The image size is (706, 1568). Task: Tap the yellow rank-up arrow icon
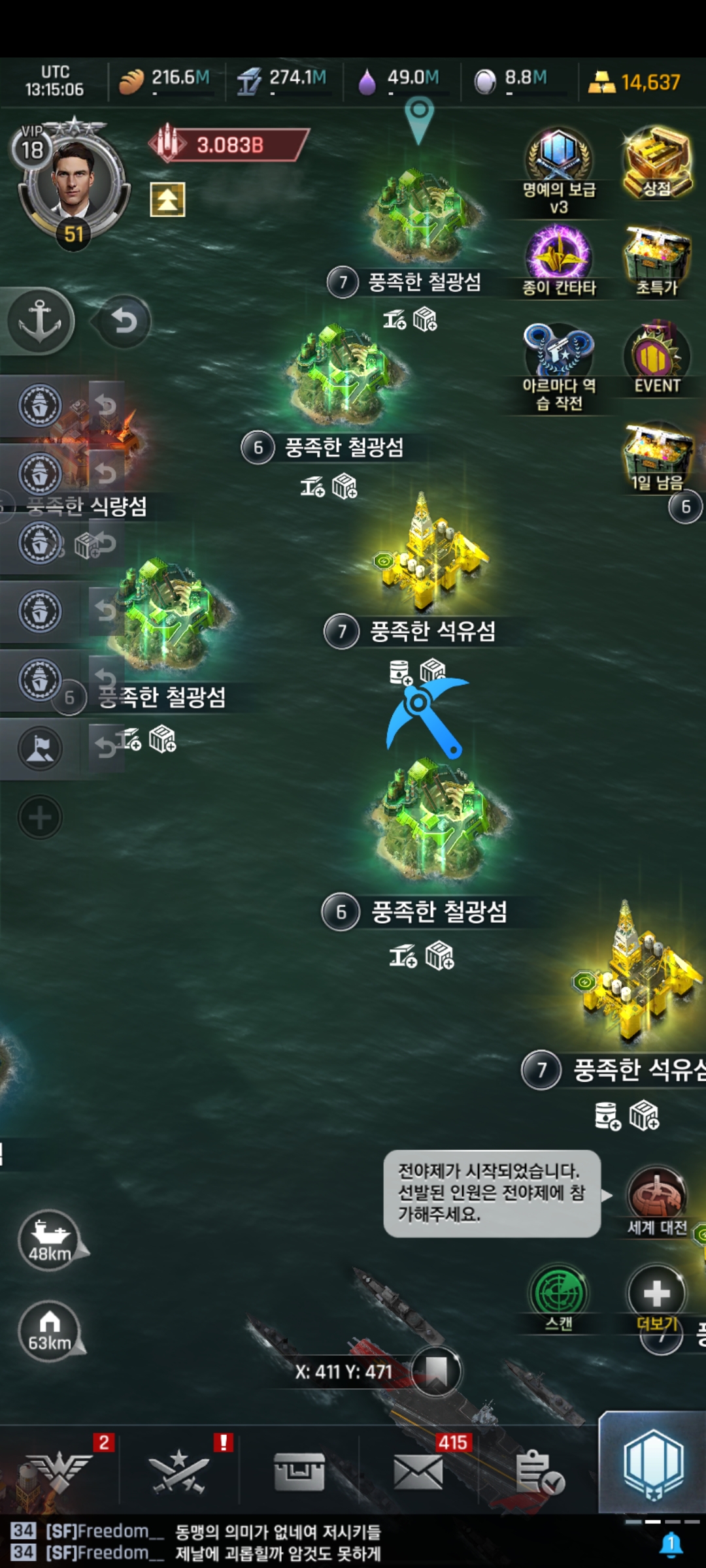[x=167, y=199]
